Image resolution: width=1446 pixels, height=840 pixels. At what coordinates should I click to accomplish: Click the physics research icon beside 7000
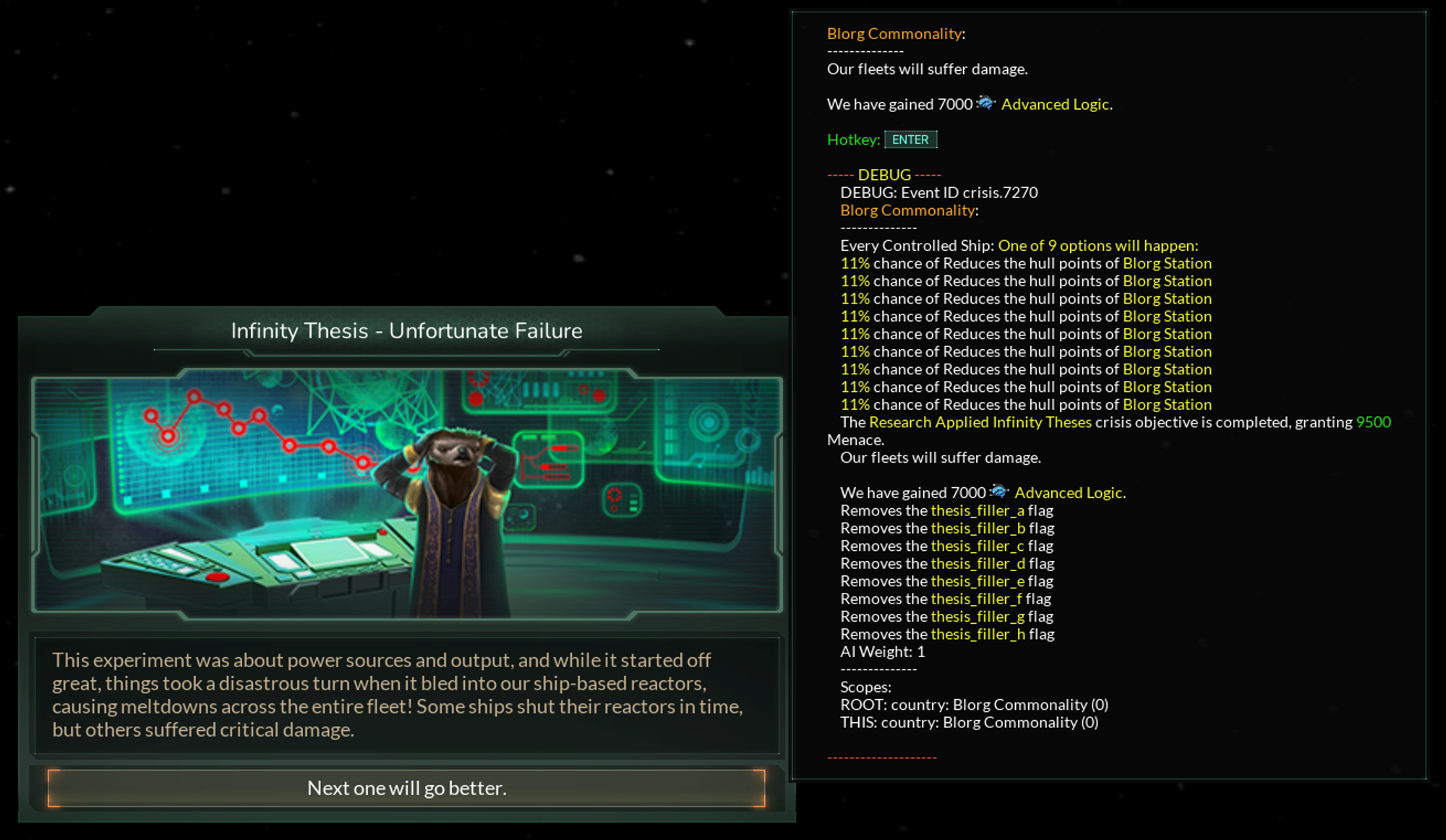tap(987, 103)
